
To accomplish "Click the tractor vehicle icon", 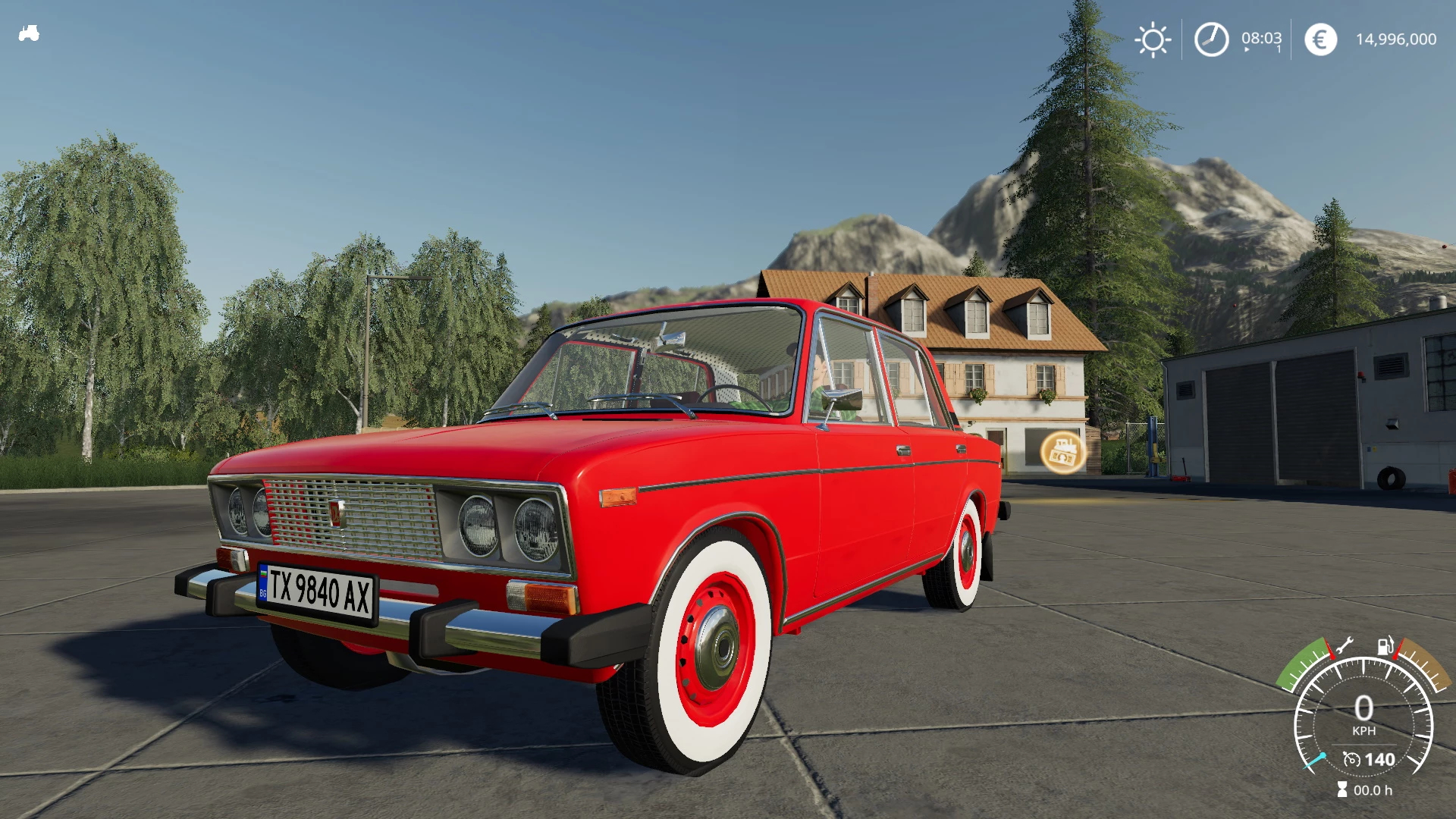I will click(29, 33).
